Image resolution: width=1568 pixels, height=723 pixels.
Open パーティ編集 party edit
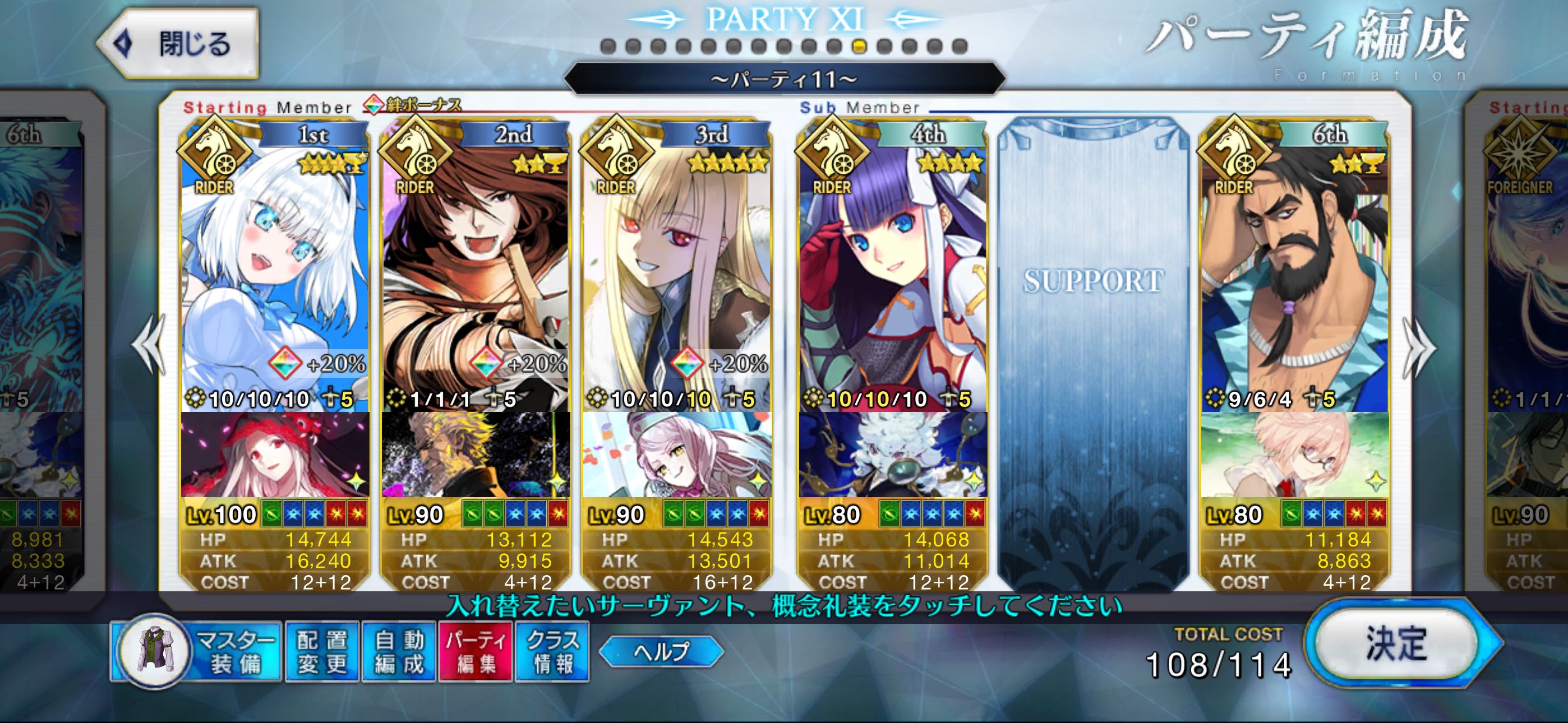click(476, 651)
